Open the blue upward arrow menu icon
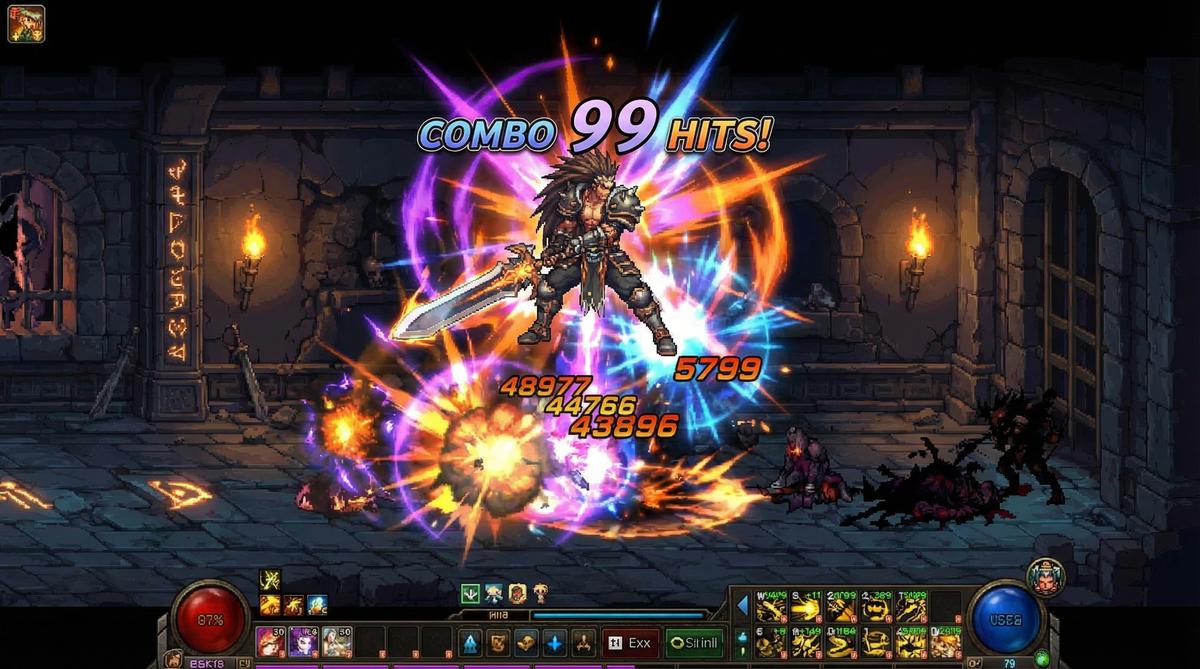The image size is (1200, 669). coord(470,642)
